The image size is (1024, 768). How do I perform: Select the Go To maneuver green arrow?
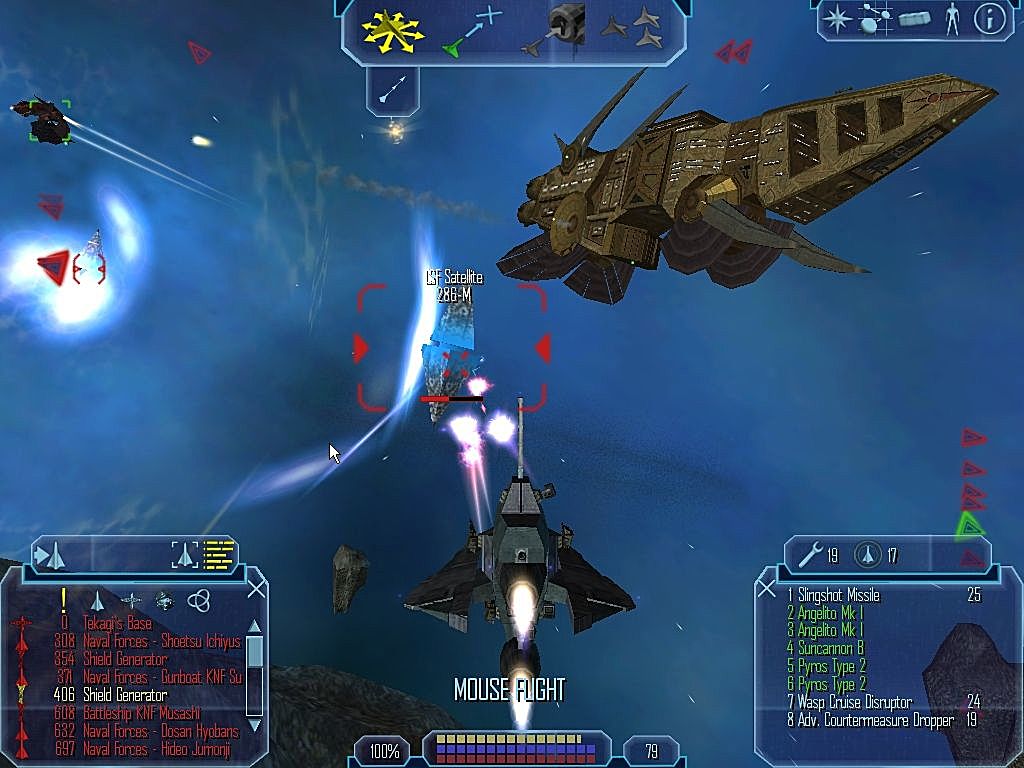(x=472, y=32)
